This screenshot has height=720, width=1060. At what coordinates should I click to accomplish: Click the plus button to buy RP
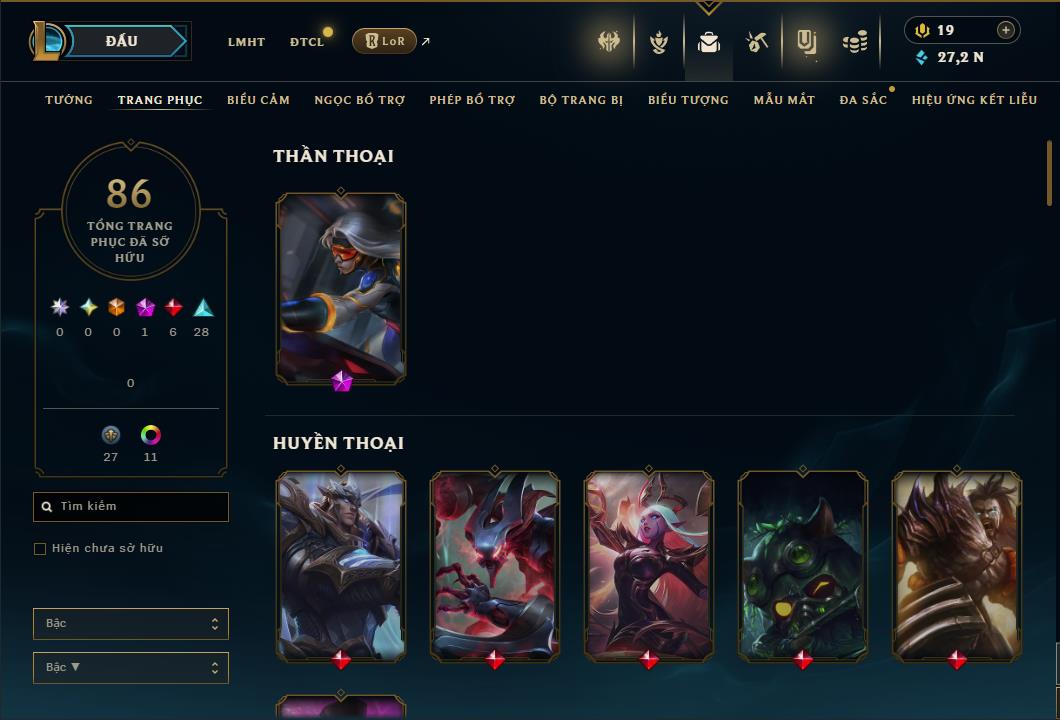point(1006,30)
